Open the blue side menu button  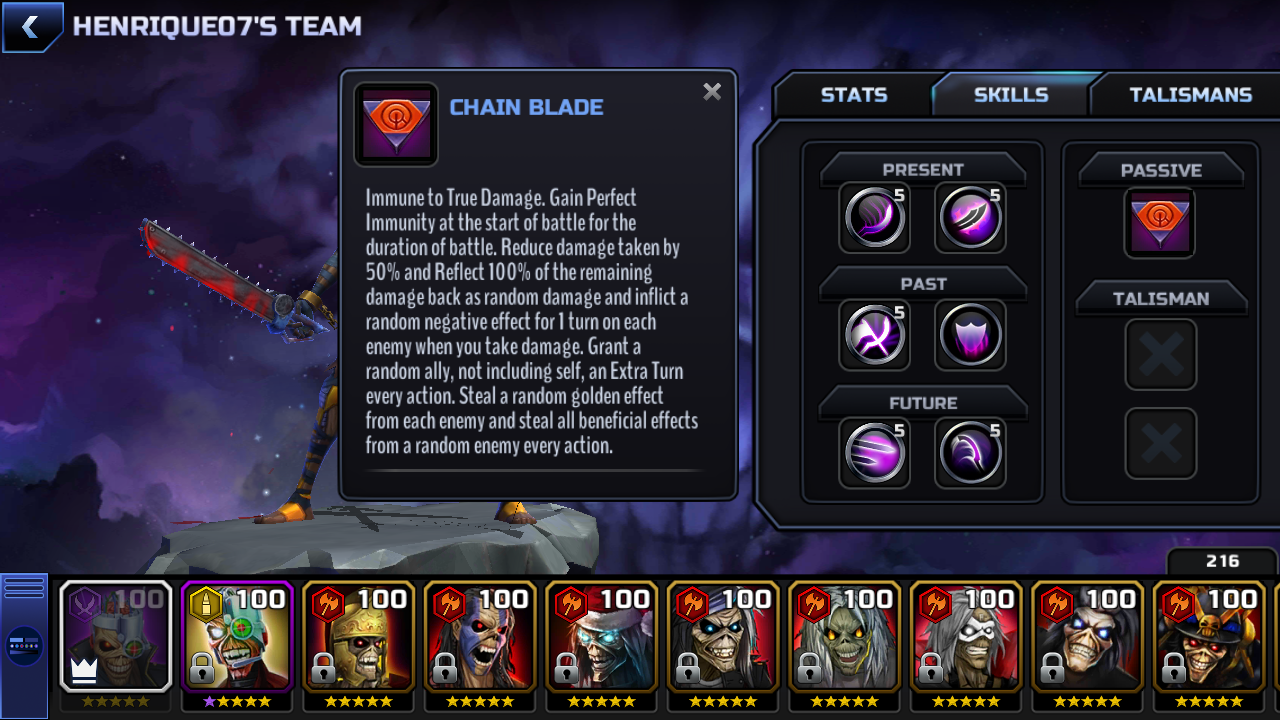pos(24,645)
